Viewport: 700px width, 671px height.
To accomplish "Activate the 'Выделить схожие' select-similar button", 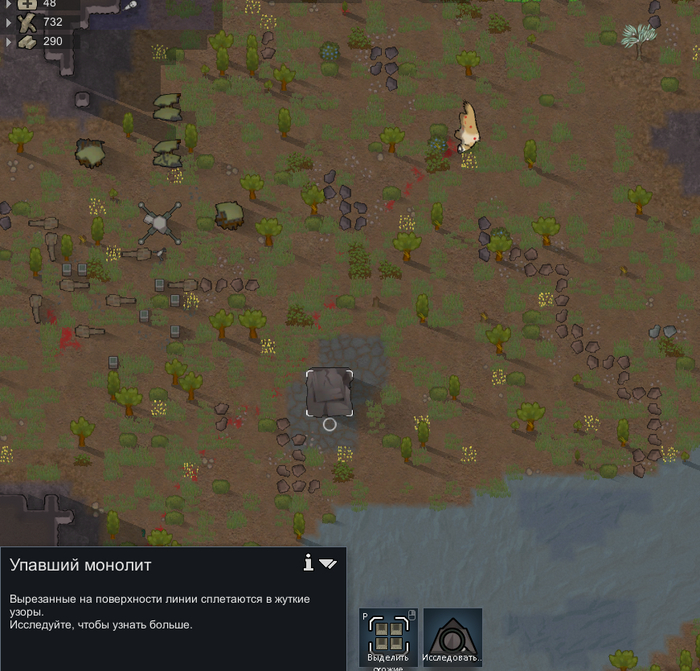I will [387, 638].
